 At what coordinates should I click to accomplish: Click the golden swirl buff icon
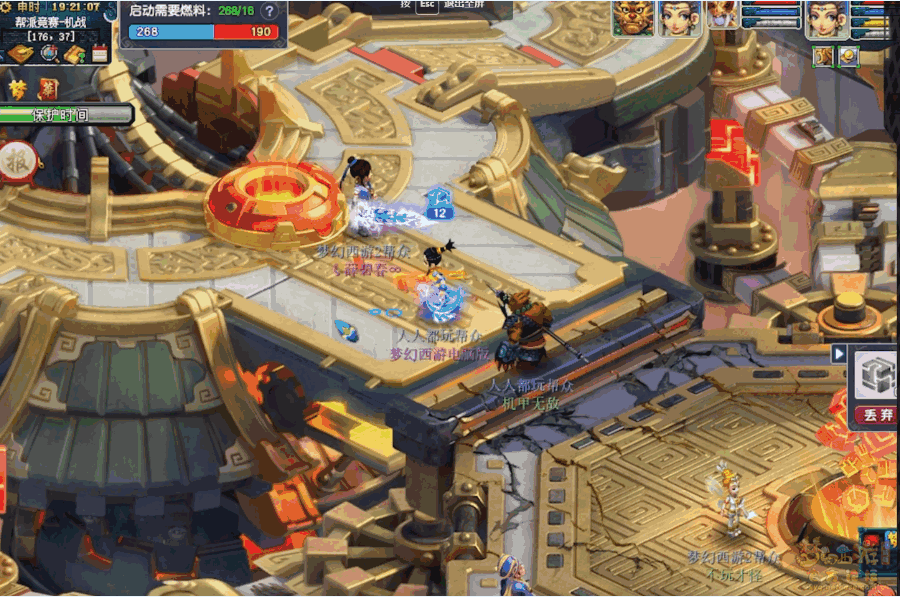[x=823, y=56]
